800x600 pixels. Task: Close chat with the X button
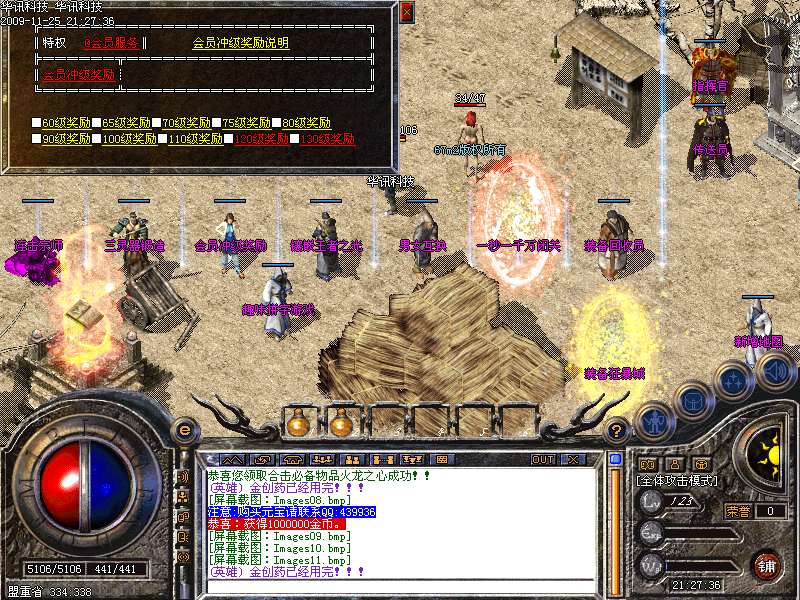click(573, 459)
